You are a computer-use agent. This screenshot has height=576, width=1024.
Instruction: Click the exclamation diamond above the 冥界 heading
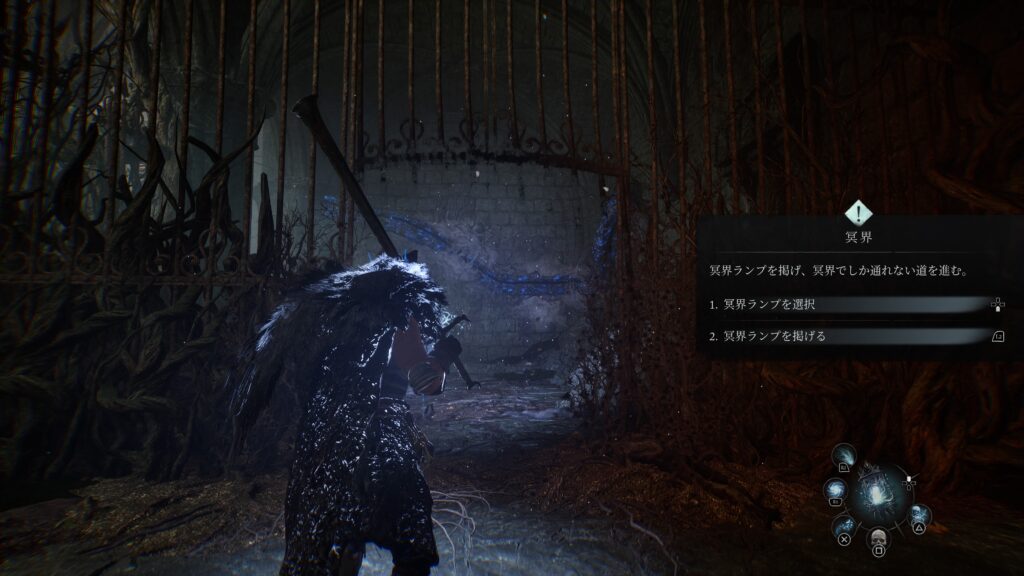[858, 212]
